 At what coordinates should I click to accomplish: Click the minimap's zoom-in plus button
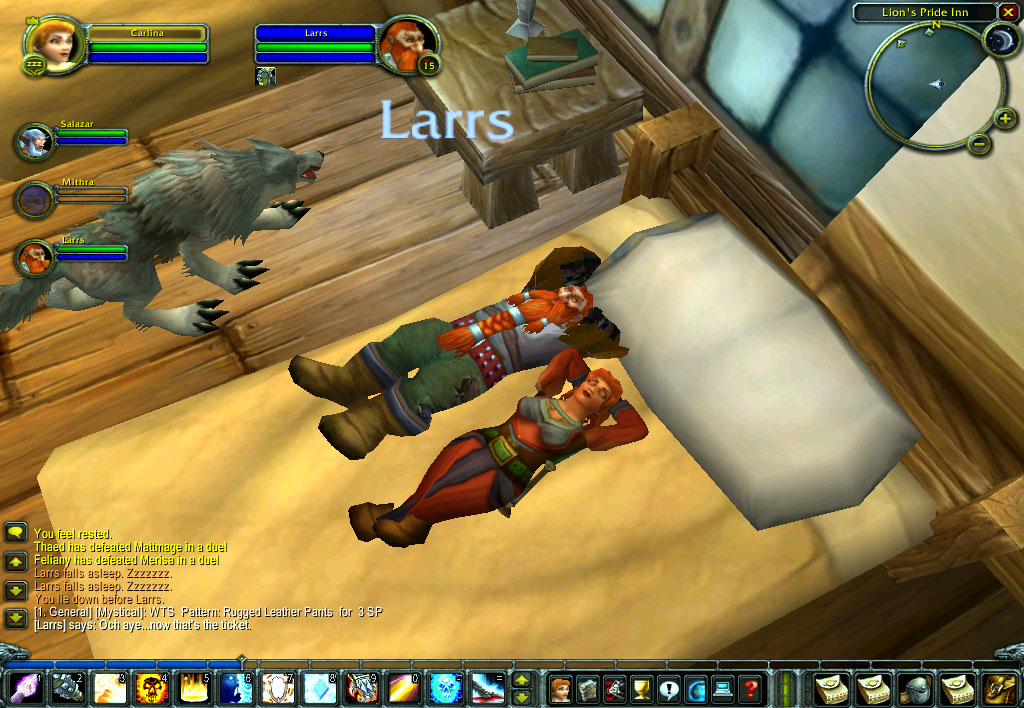coord(1006,120)
